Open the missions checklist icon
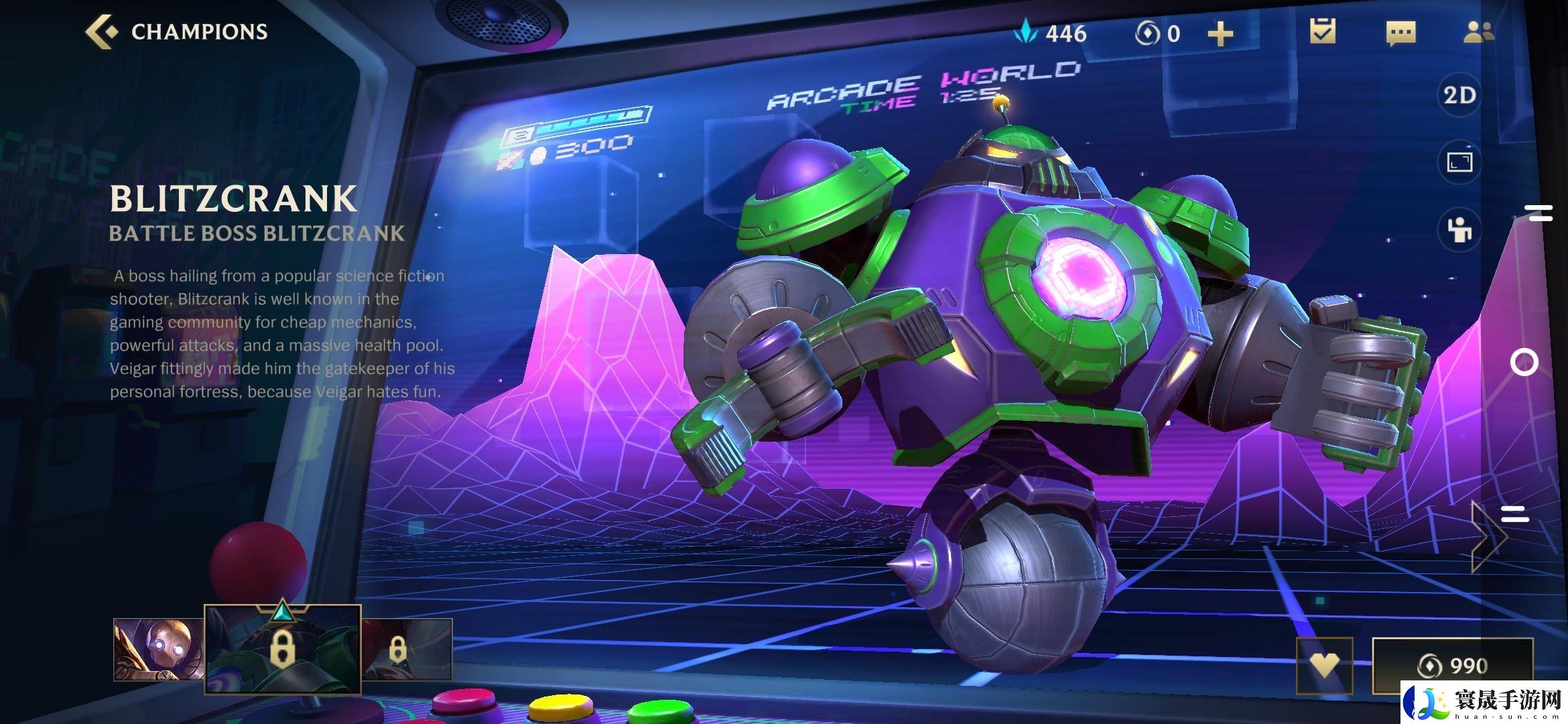Screen dimensions: 1568x724 point(1322,32)
